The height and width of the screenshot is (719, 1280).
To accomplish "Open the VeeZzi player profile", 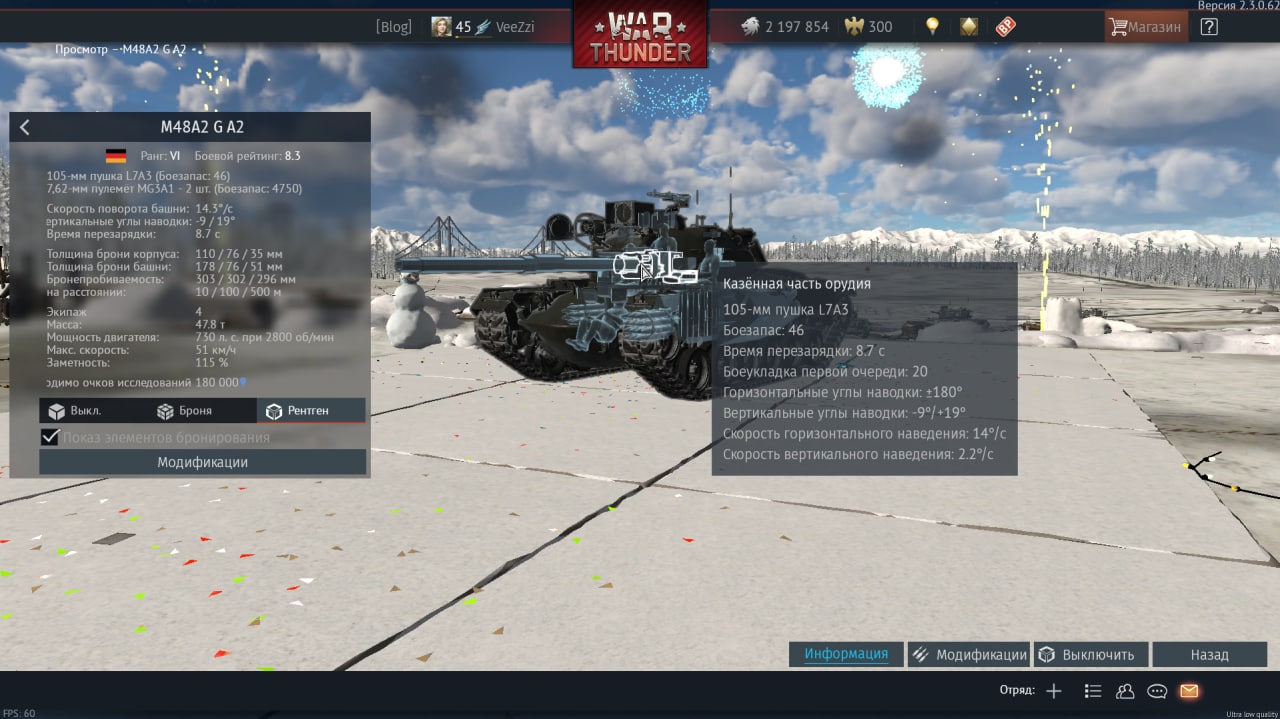I will [x=483, y=27].
